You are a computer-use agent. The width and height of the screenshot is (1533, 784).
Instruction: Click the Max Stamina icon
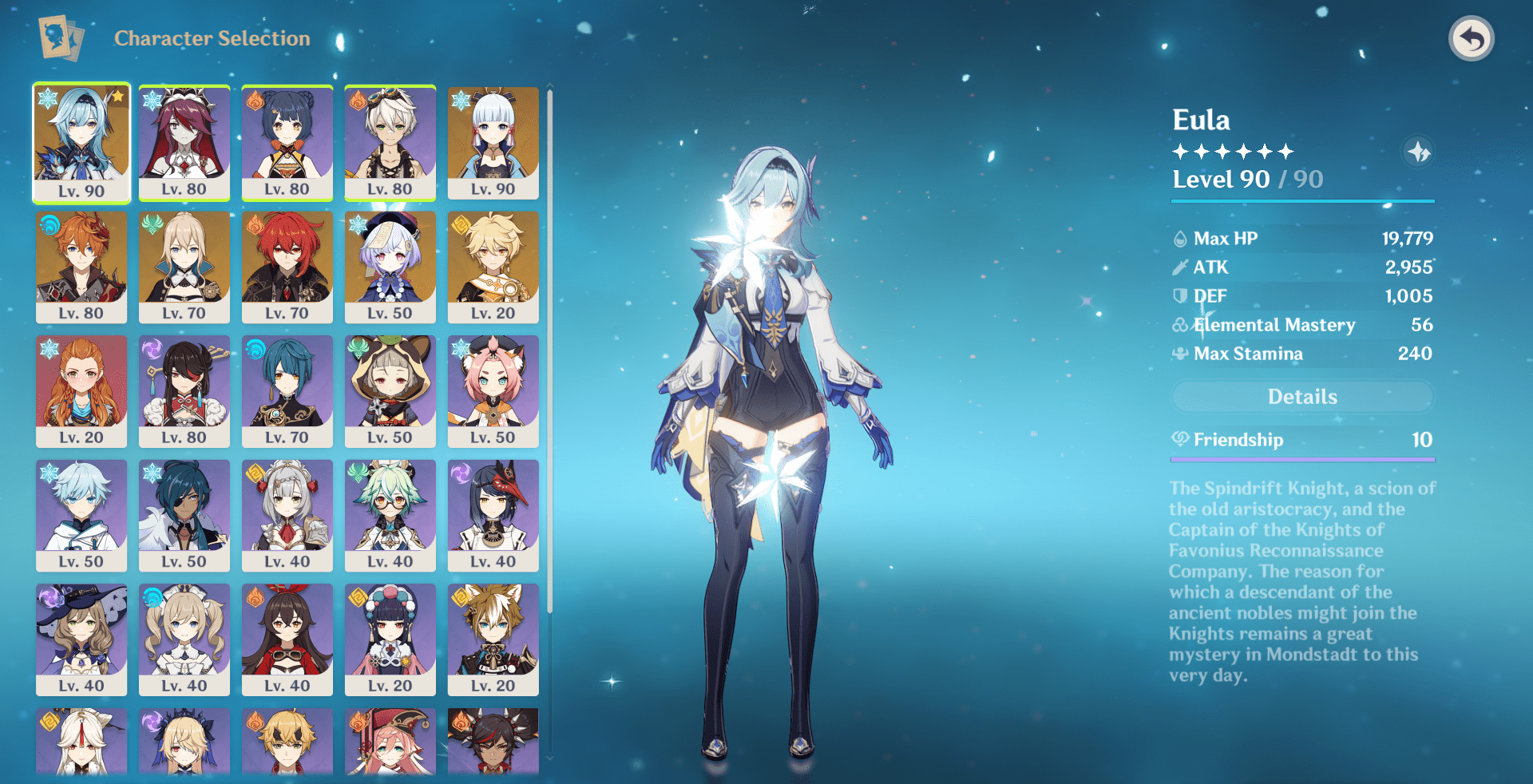tap(1179, 354)
